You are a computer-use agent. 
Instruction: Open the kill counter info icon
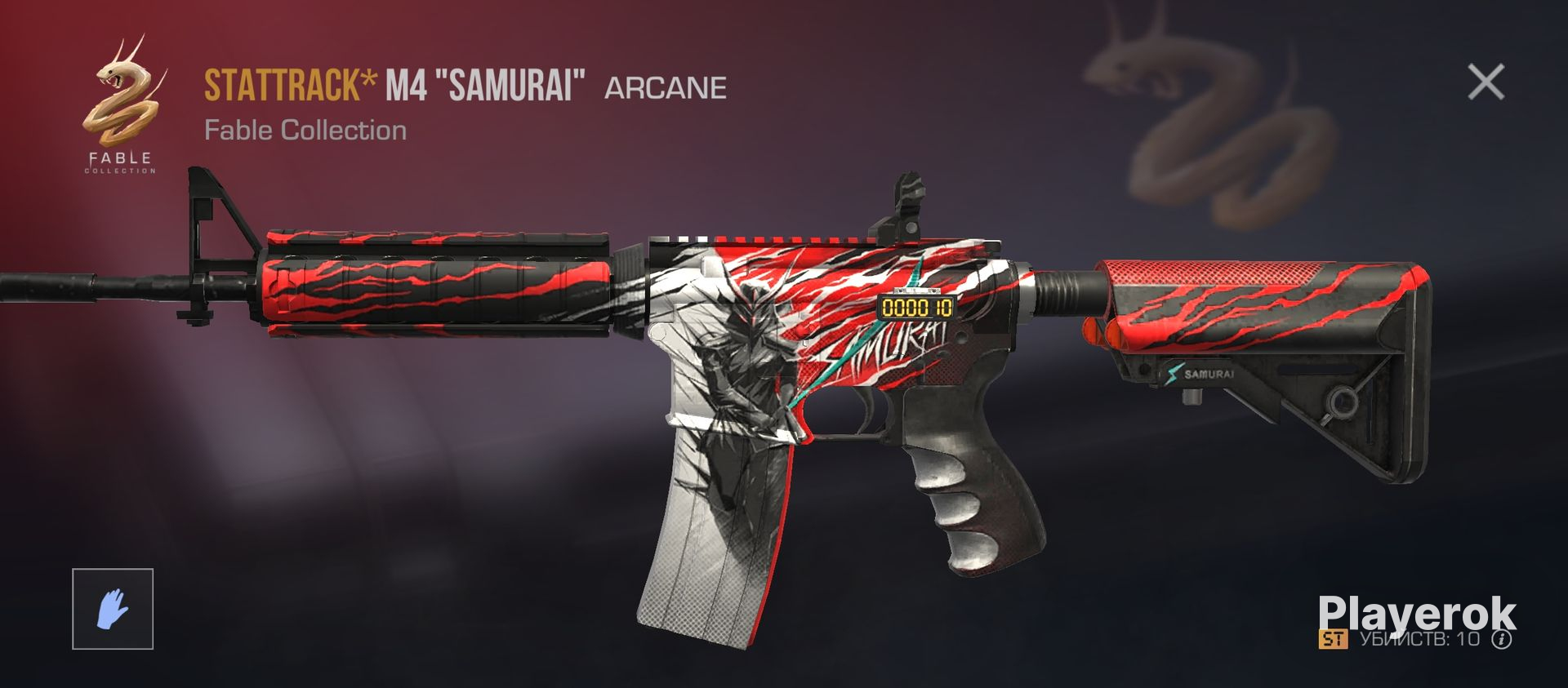(1501, 639)
